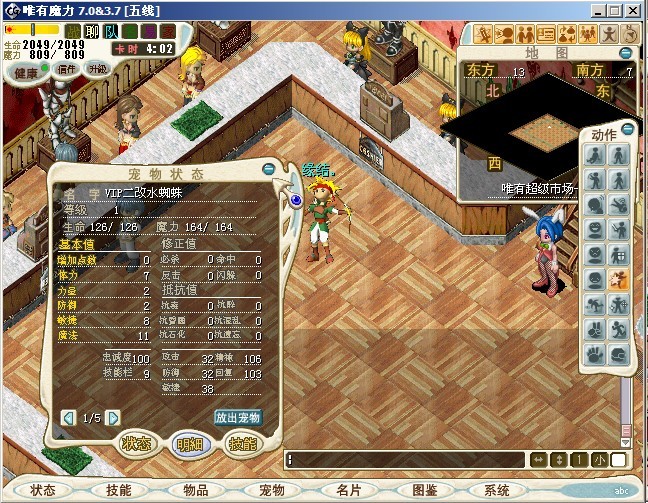
Task: Close the 宠物状态 pet status window
Action: click(269, 168)
